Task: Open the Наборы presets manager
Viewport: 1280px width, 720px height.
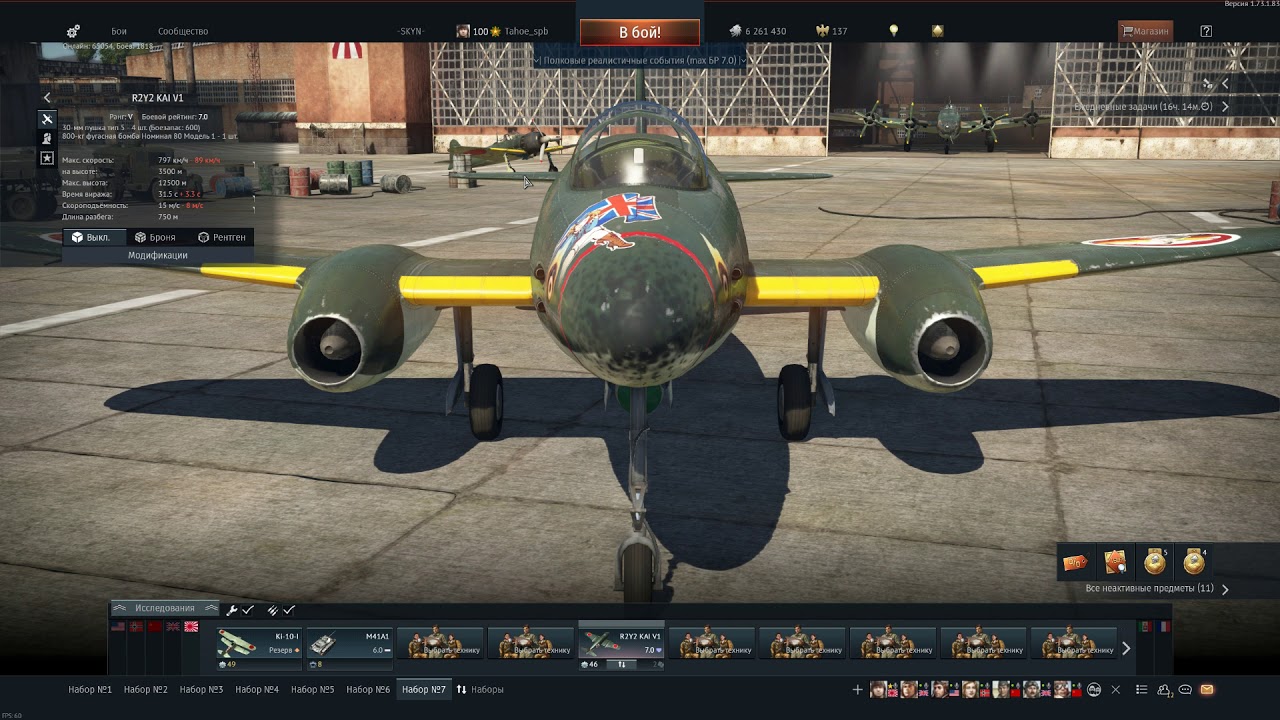Action: point(480,689)
